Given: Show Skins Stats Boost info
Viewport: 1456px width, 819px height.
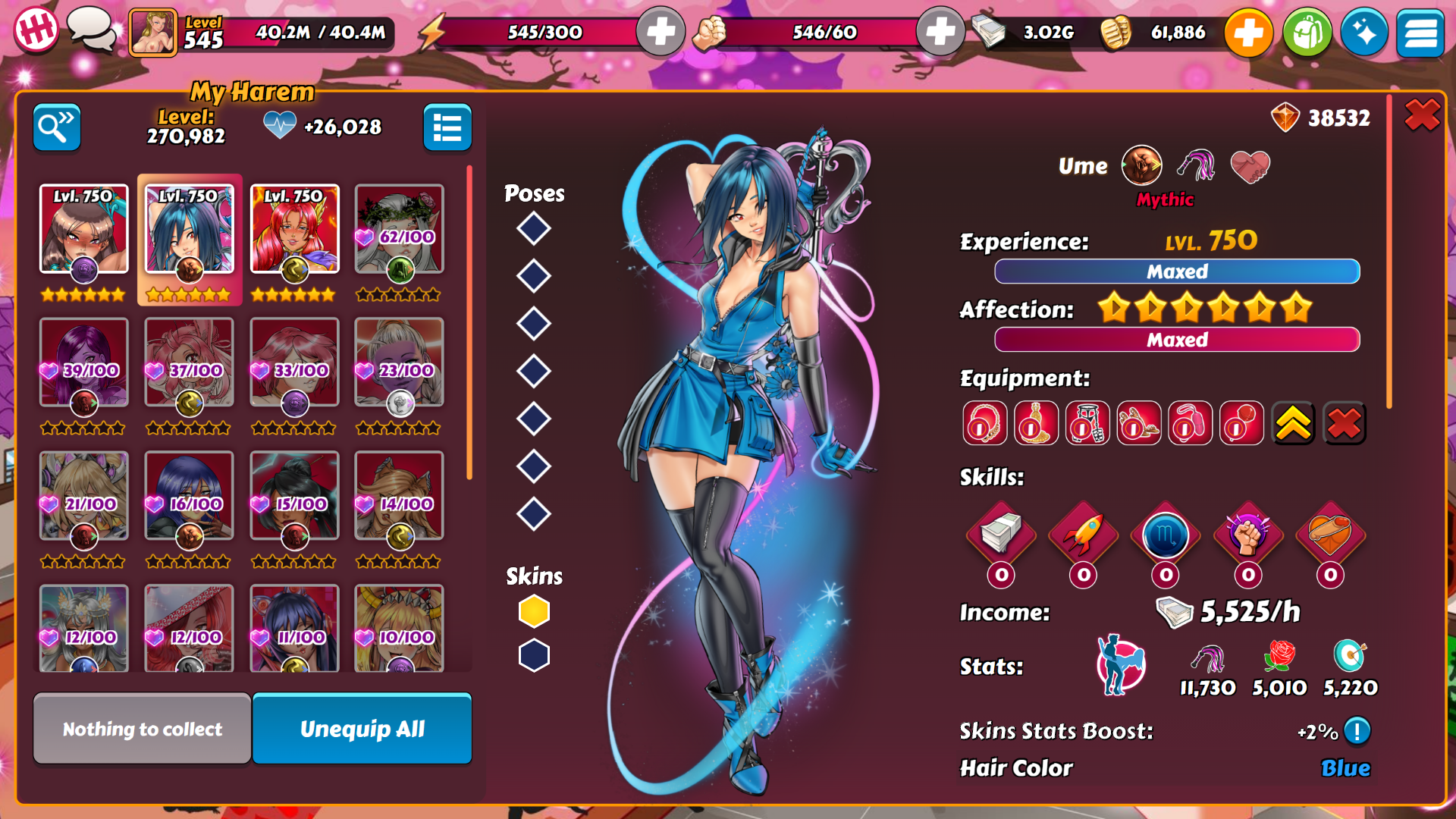Looking at the screenshot, I should point(1357,731).
